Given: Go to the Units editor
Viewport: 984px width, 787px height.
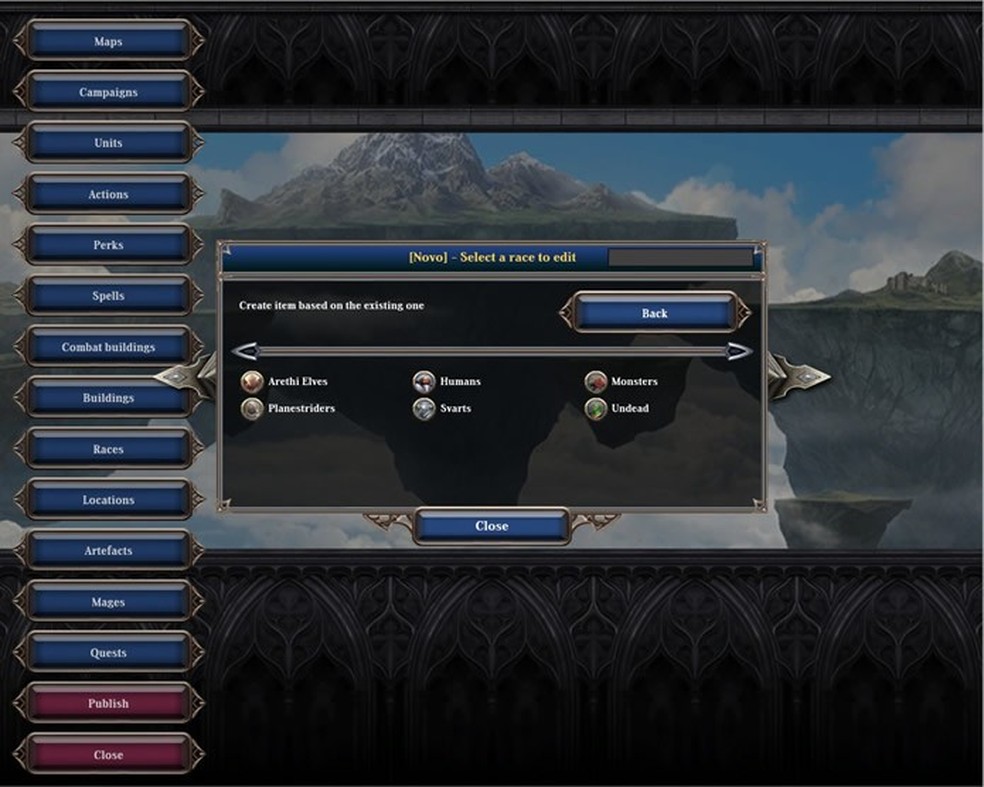Looking at the screenshot, I should (x=108, y=144).
